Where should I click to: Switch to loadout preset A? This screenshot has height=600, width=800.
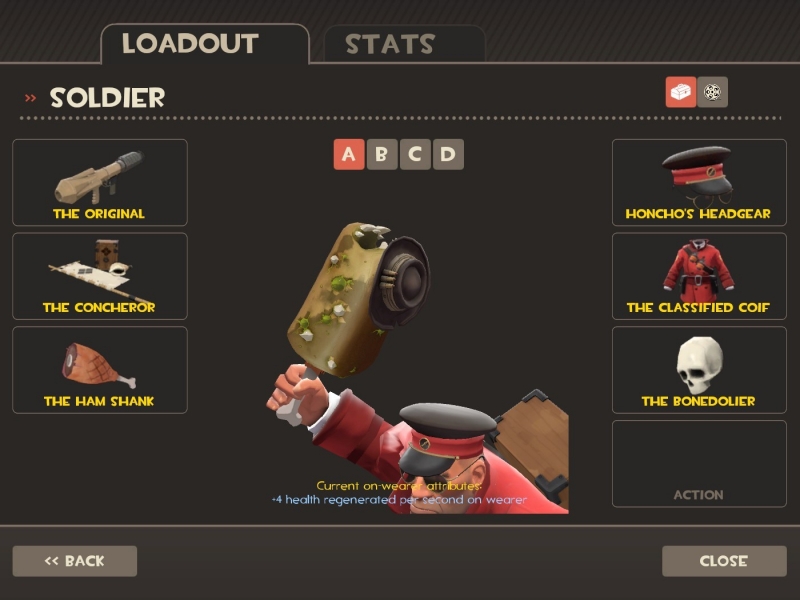[x=349, y=154]
